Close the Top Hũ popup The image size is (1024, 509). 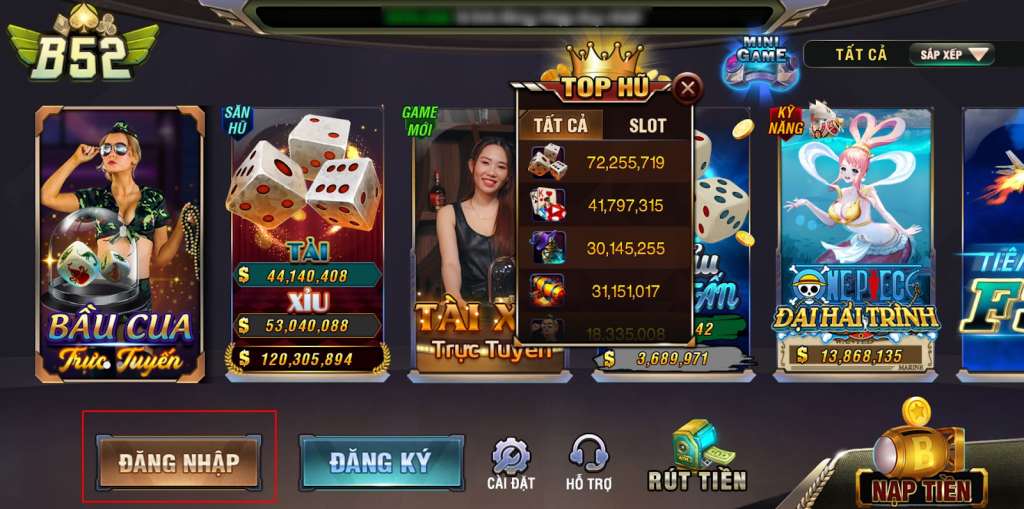[x=687, y=89]
